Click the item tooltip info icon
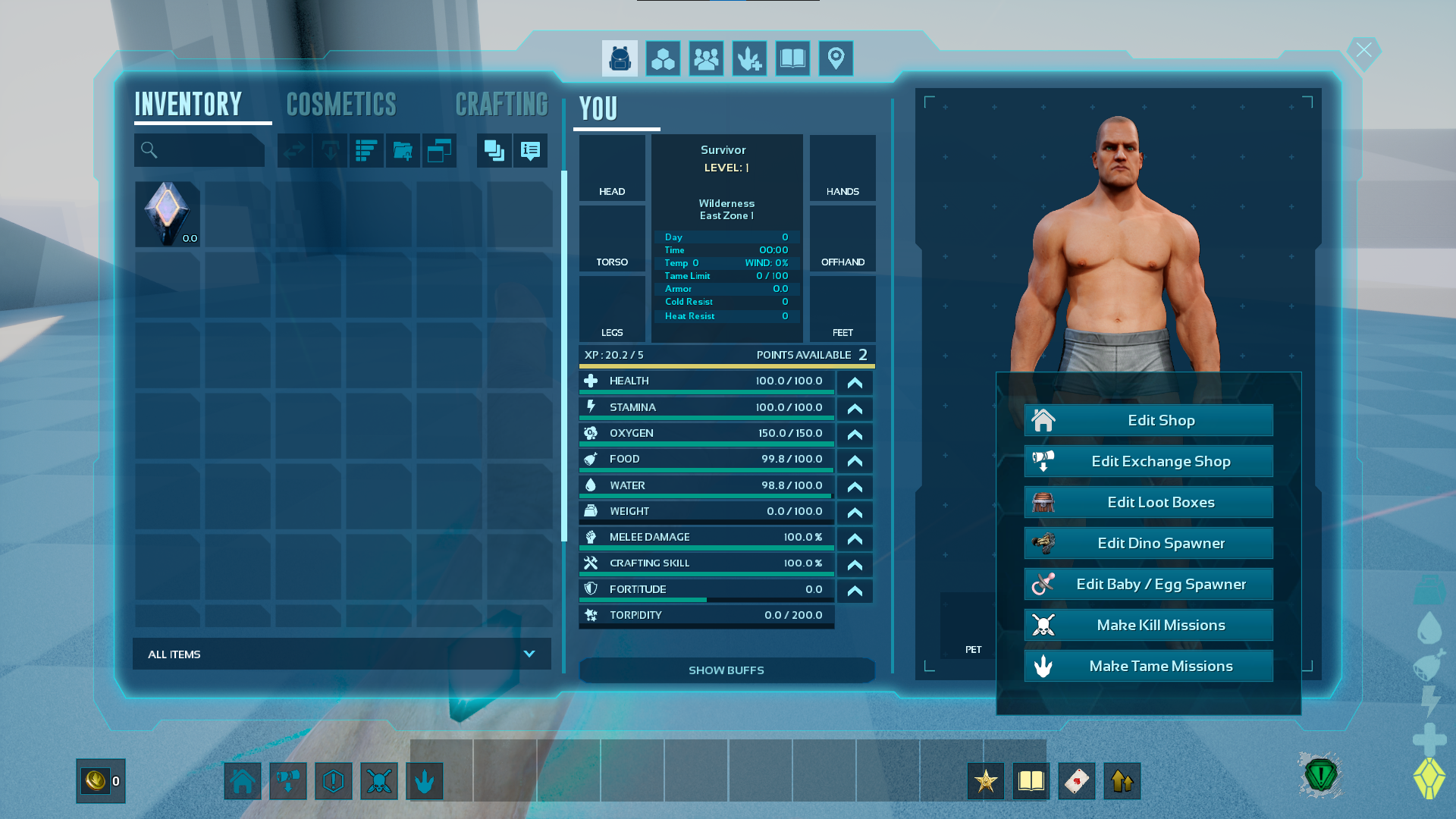The width and height of the screenshot is (1456, 819). coord(529,150)
